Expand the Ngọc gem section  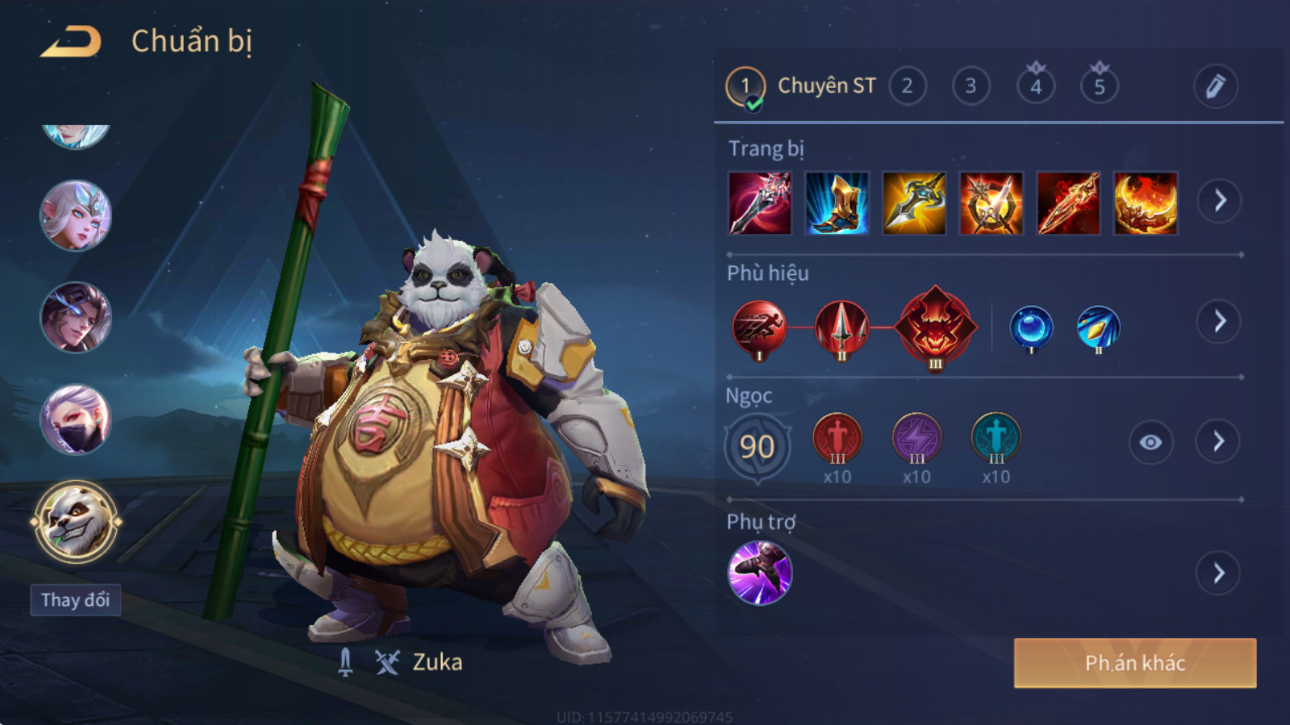click(x=1218, y=441)
